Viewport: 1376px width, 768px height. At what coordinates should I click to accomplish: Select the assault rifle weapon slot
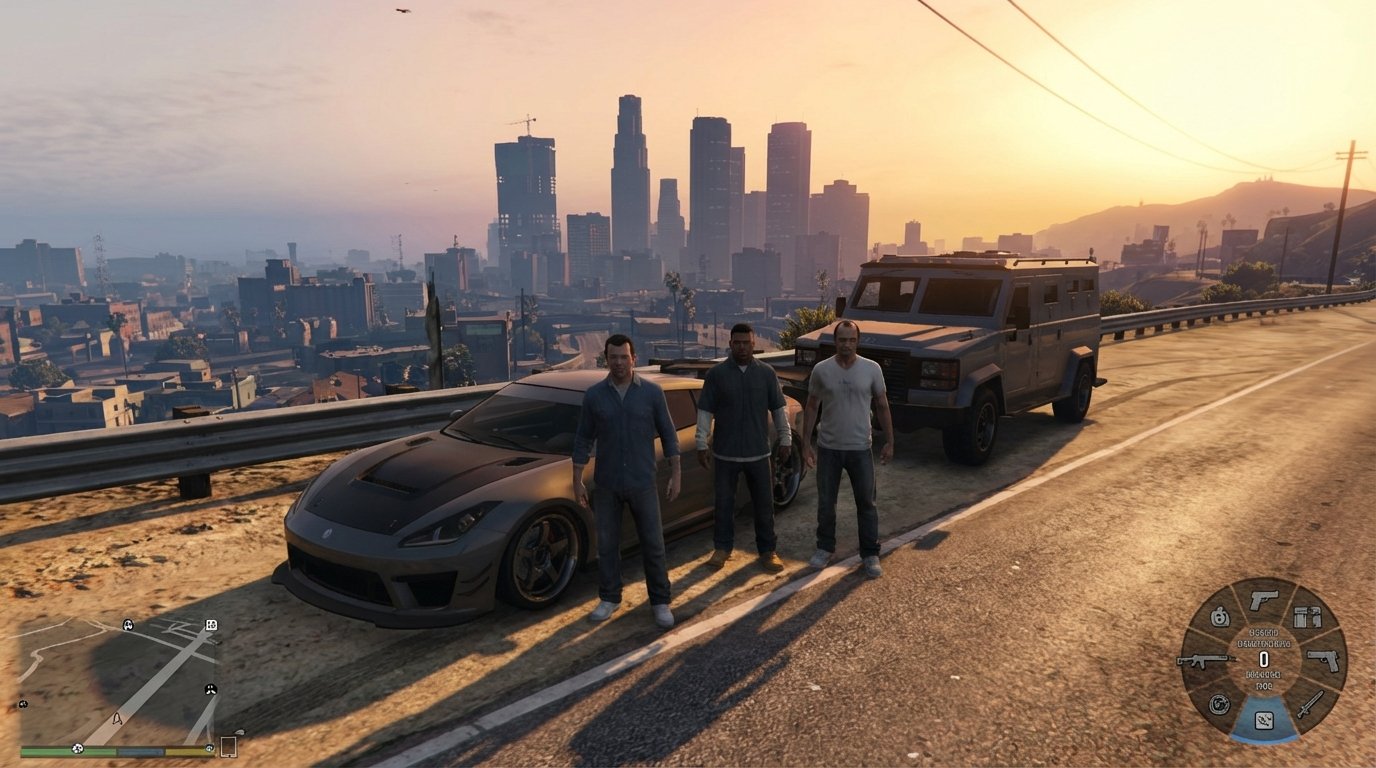1208,660
